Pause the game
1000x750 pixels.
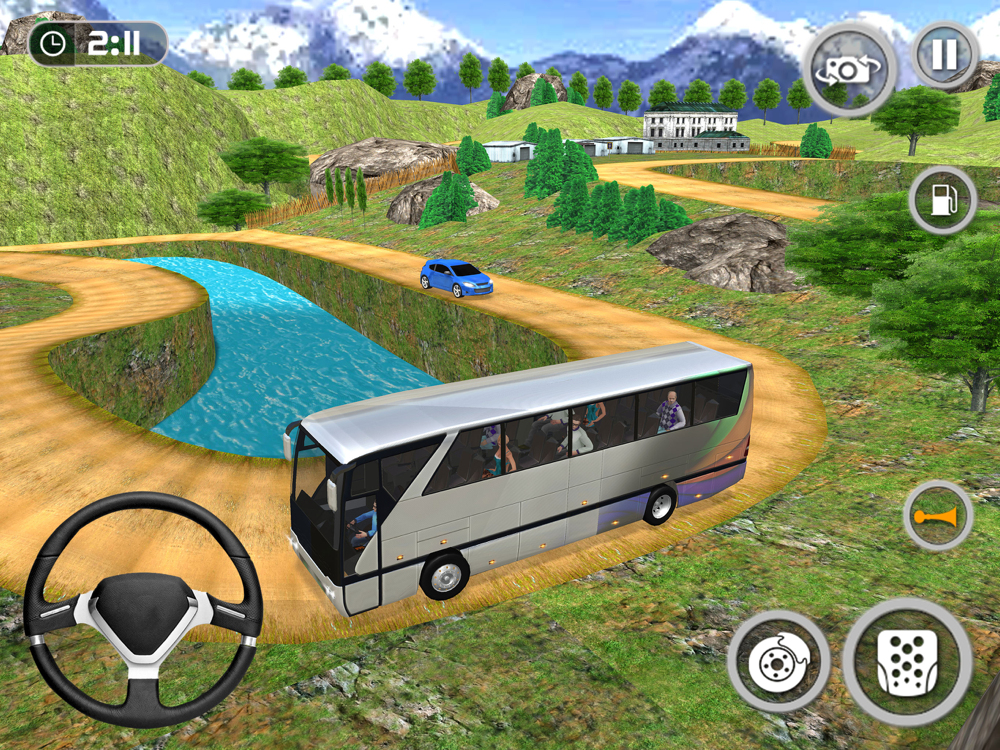(944, 54)
